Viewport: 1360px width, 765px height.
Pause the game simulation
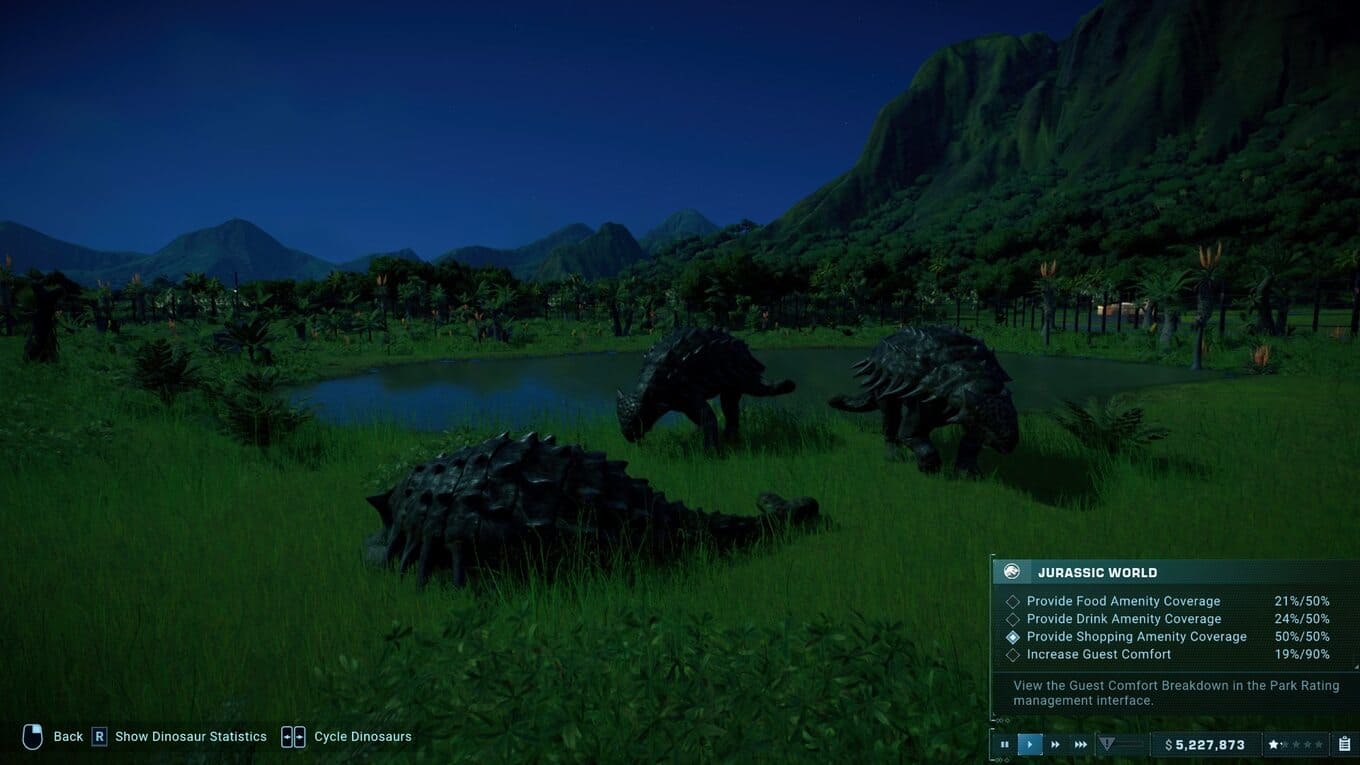point(1004,744)
